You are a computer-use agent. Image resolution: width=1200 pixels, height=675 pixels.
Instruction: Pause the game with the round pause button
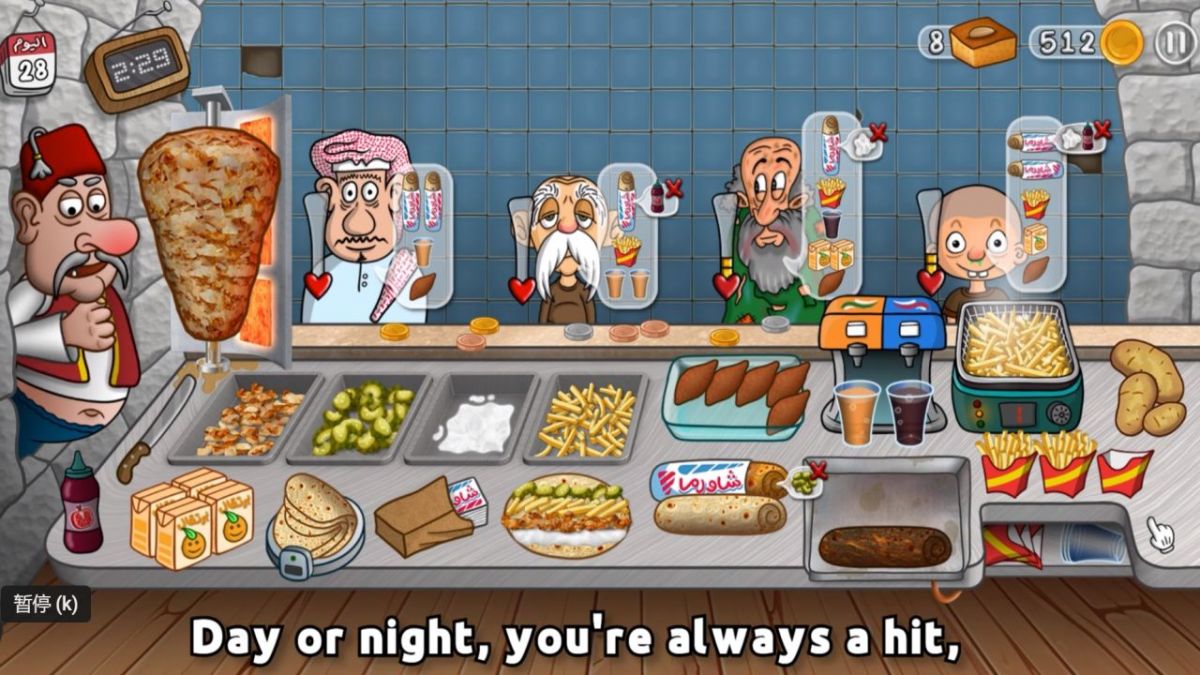[1174, 43]
